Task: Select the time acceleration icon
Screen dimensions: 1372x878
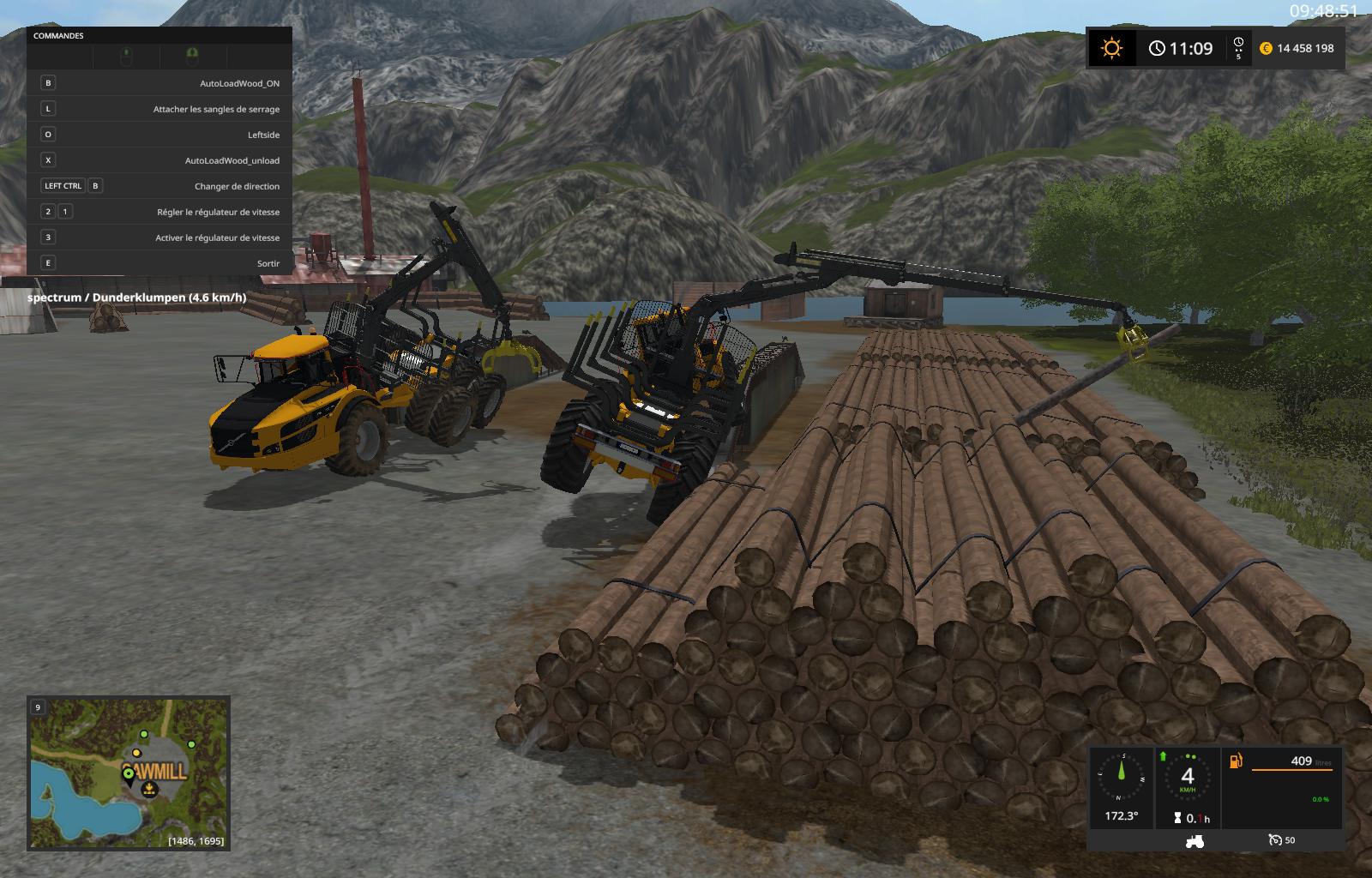Action: tap(1238, 47)
